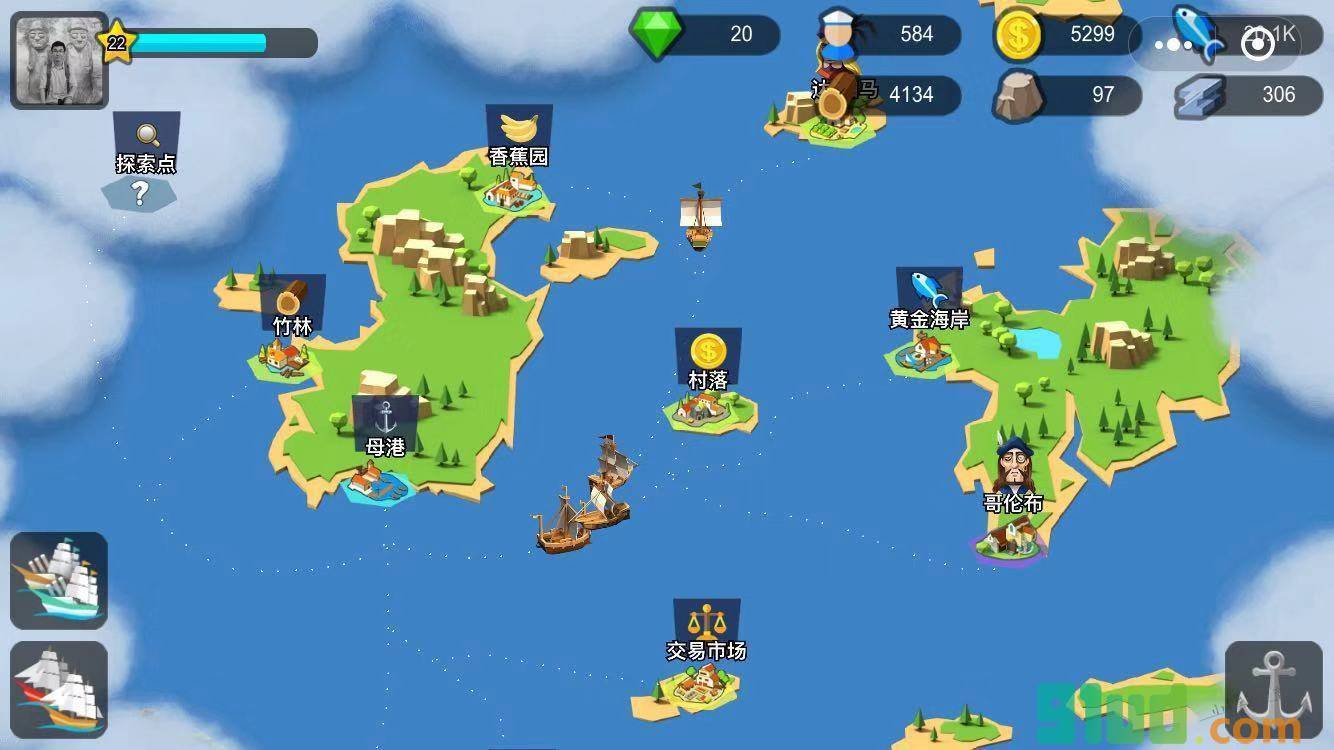Image resolution: width=1334 pixels, height=750 pixels.
Task: Open the player avatar profile
Action: 59,60
